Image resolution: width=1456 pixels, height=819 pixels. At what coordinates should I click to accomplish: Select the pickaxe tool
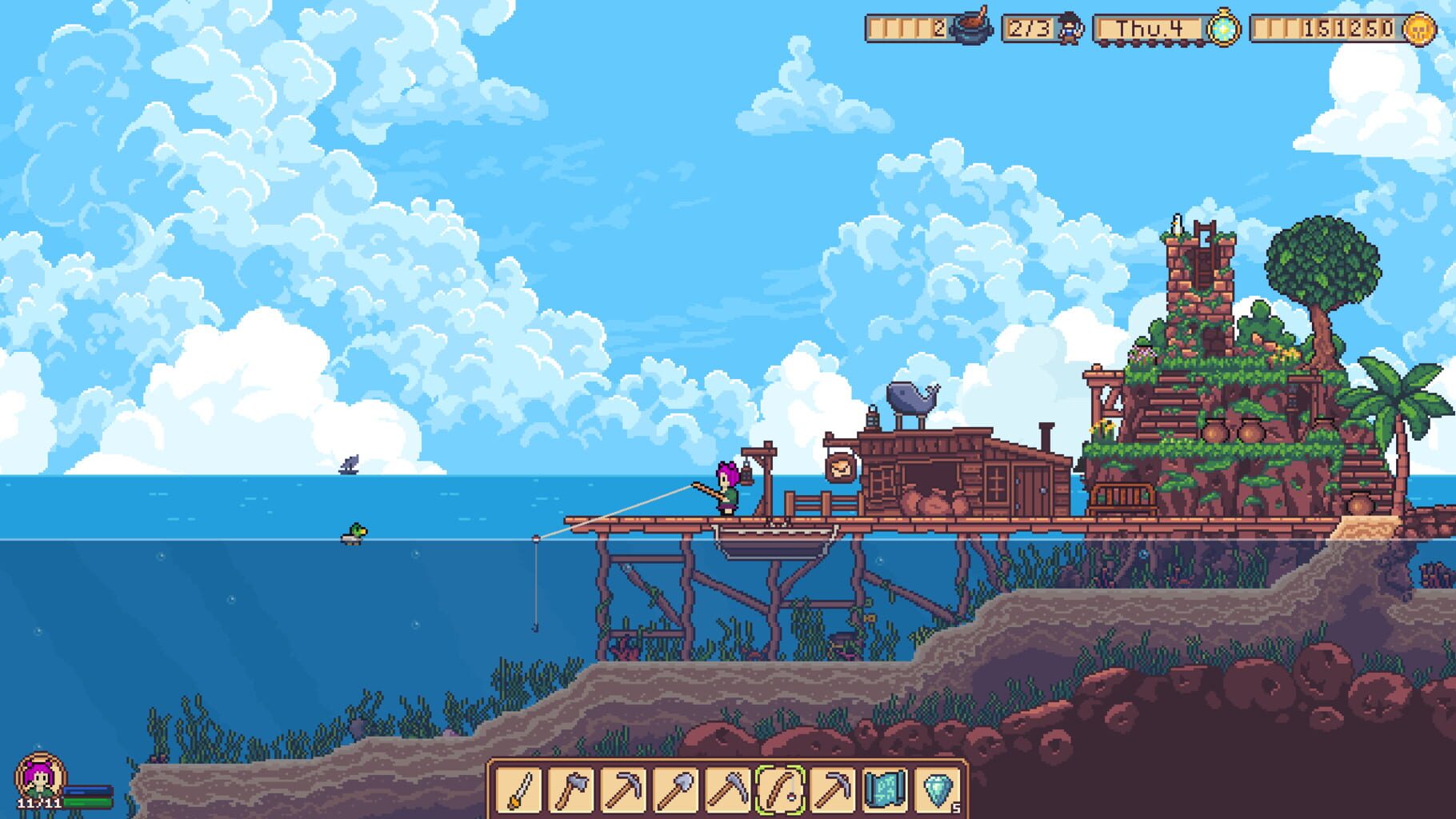[x=622, y=792]
